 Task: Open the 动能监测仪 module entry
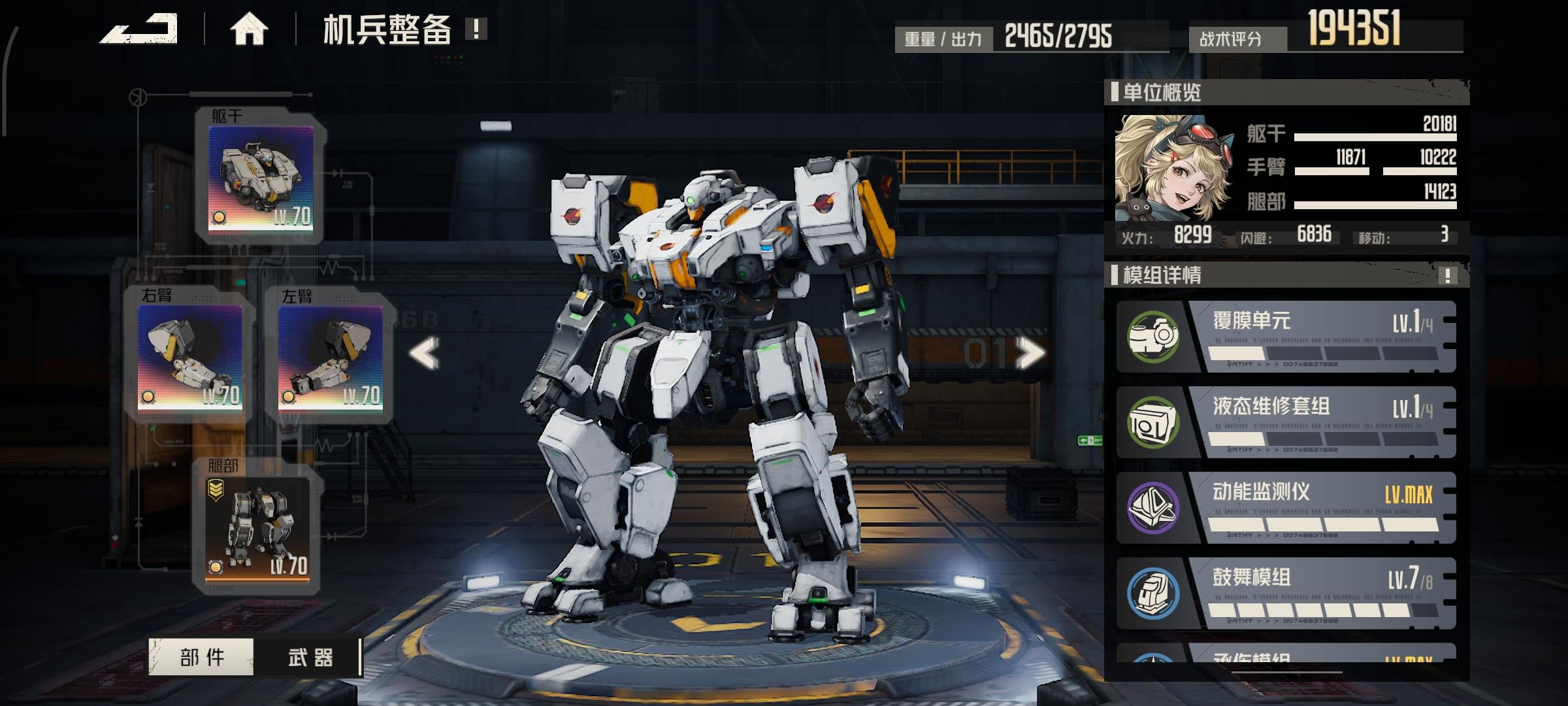pyautogui.click(x=1286, y=508)
